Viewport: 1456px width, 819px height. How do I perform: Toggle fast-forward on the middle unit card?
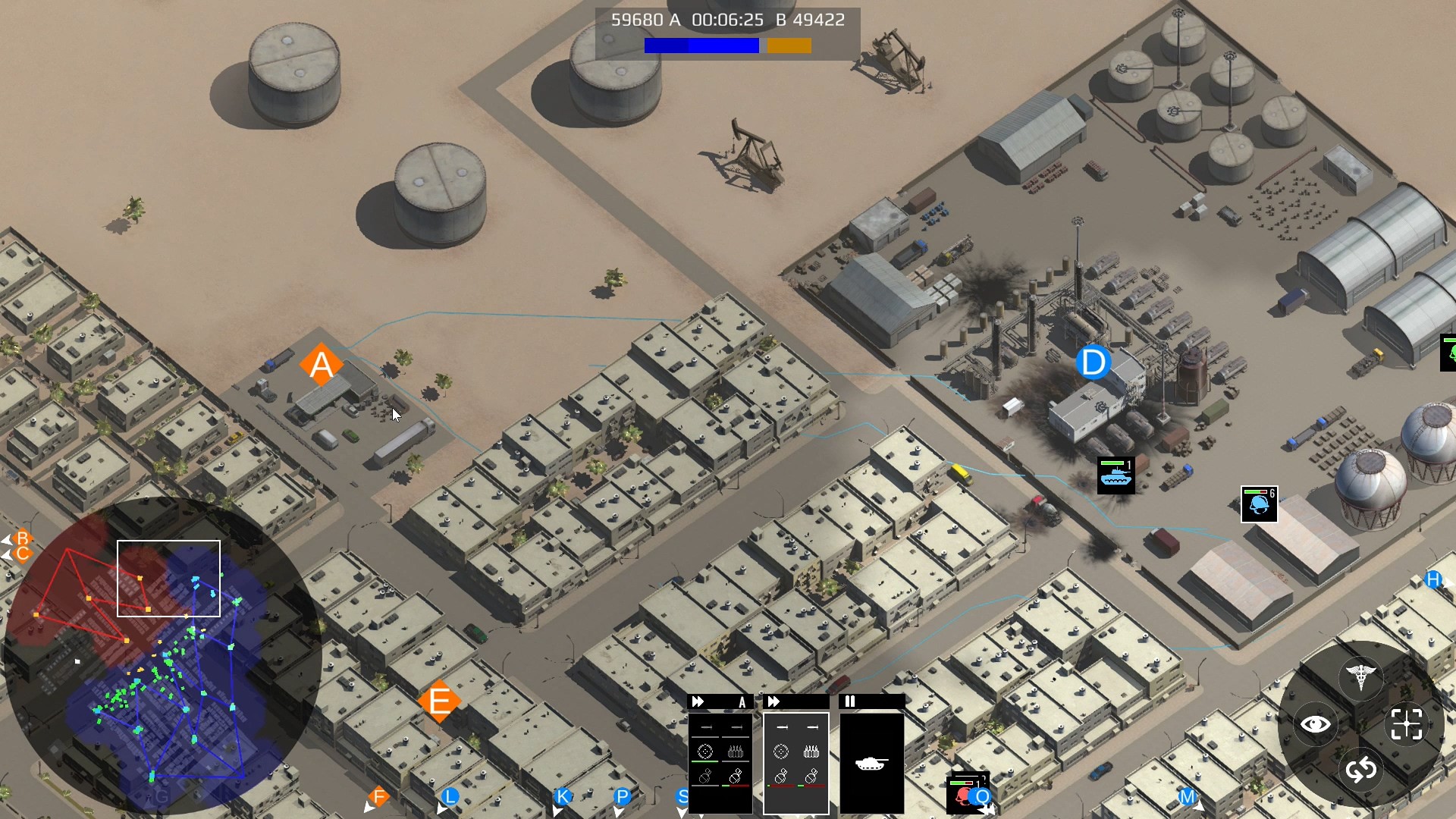[x=773, y=701]
